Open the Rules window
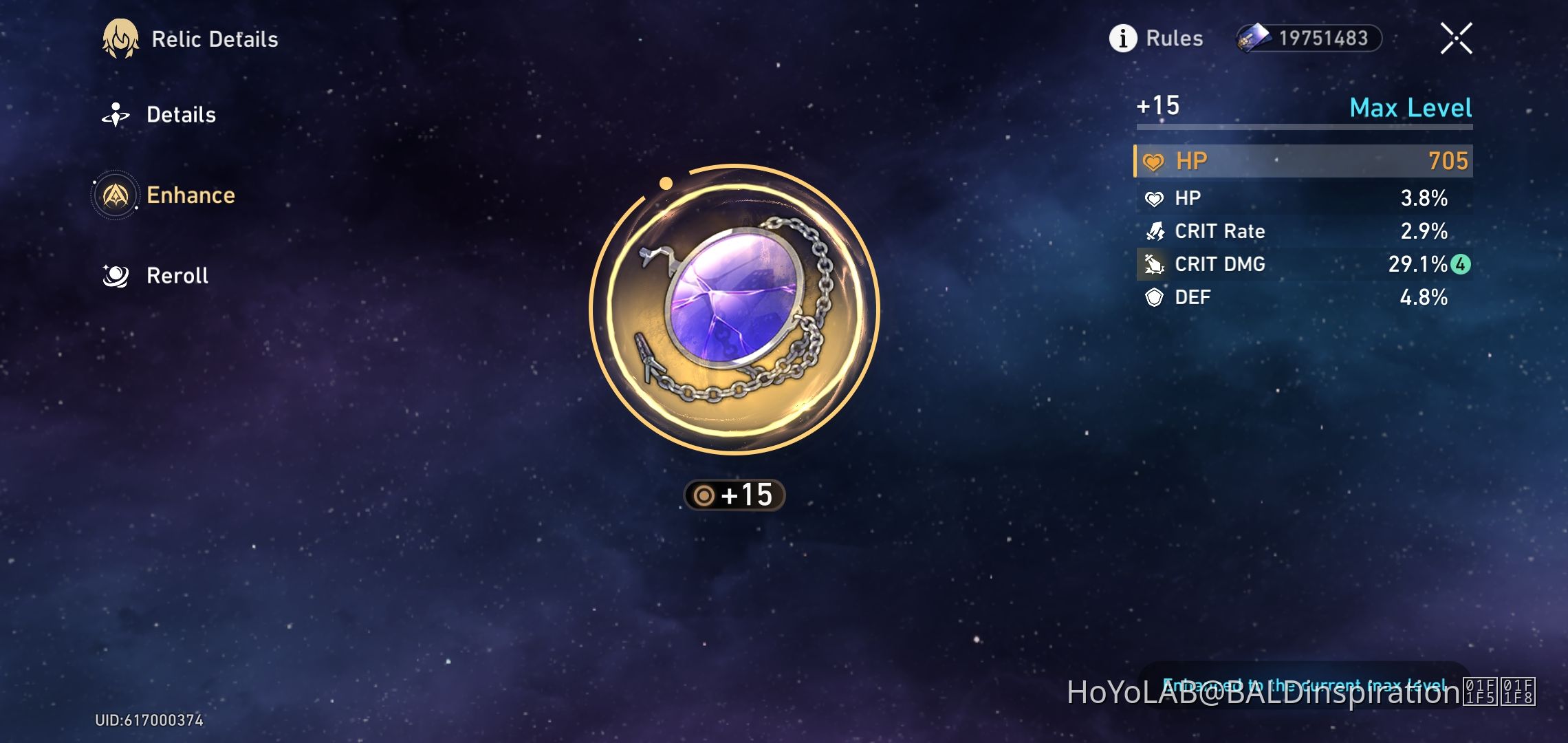 pos(1173,39)
